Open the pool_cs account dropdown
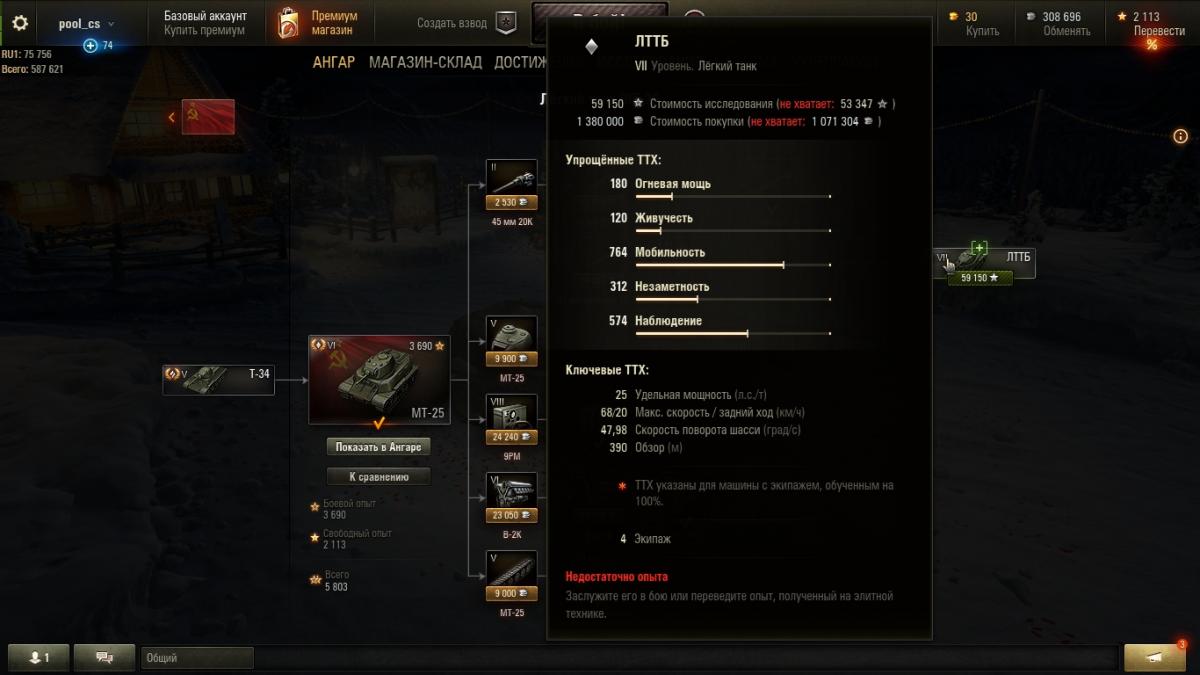 (86, 23)
